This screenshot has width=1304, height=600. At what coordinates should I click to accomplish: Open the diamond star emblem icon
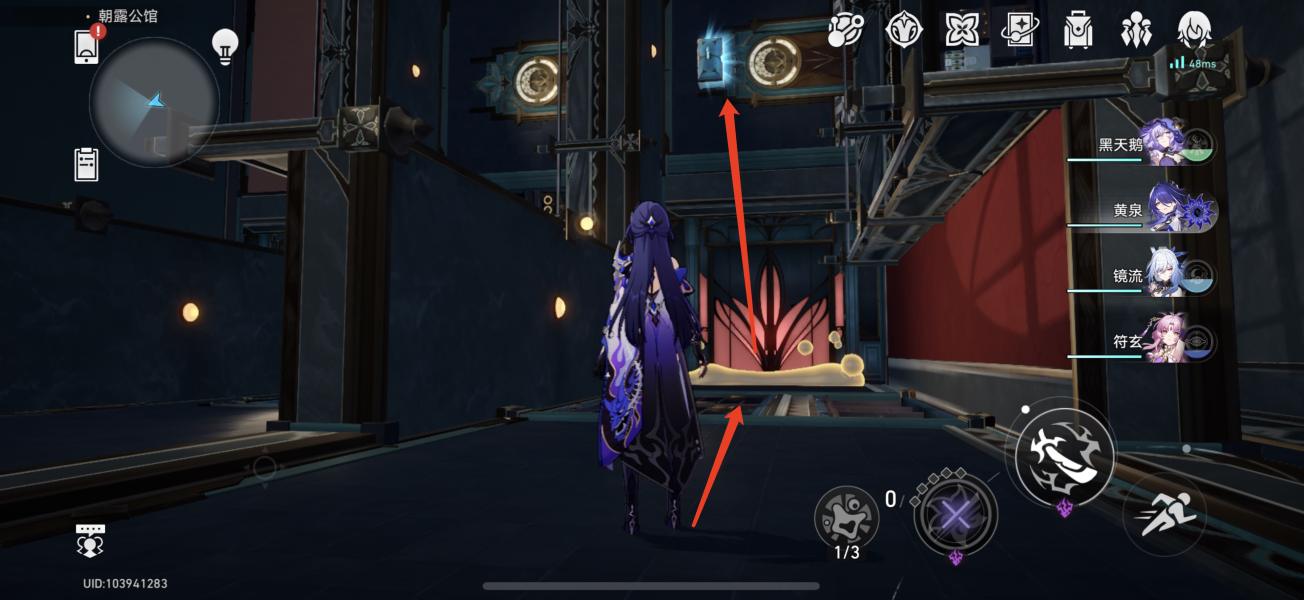[x=904, y=32]
